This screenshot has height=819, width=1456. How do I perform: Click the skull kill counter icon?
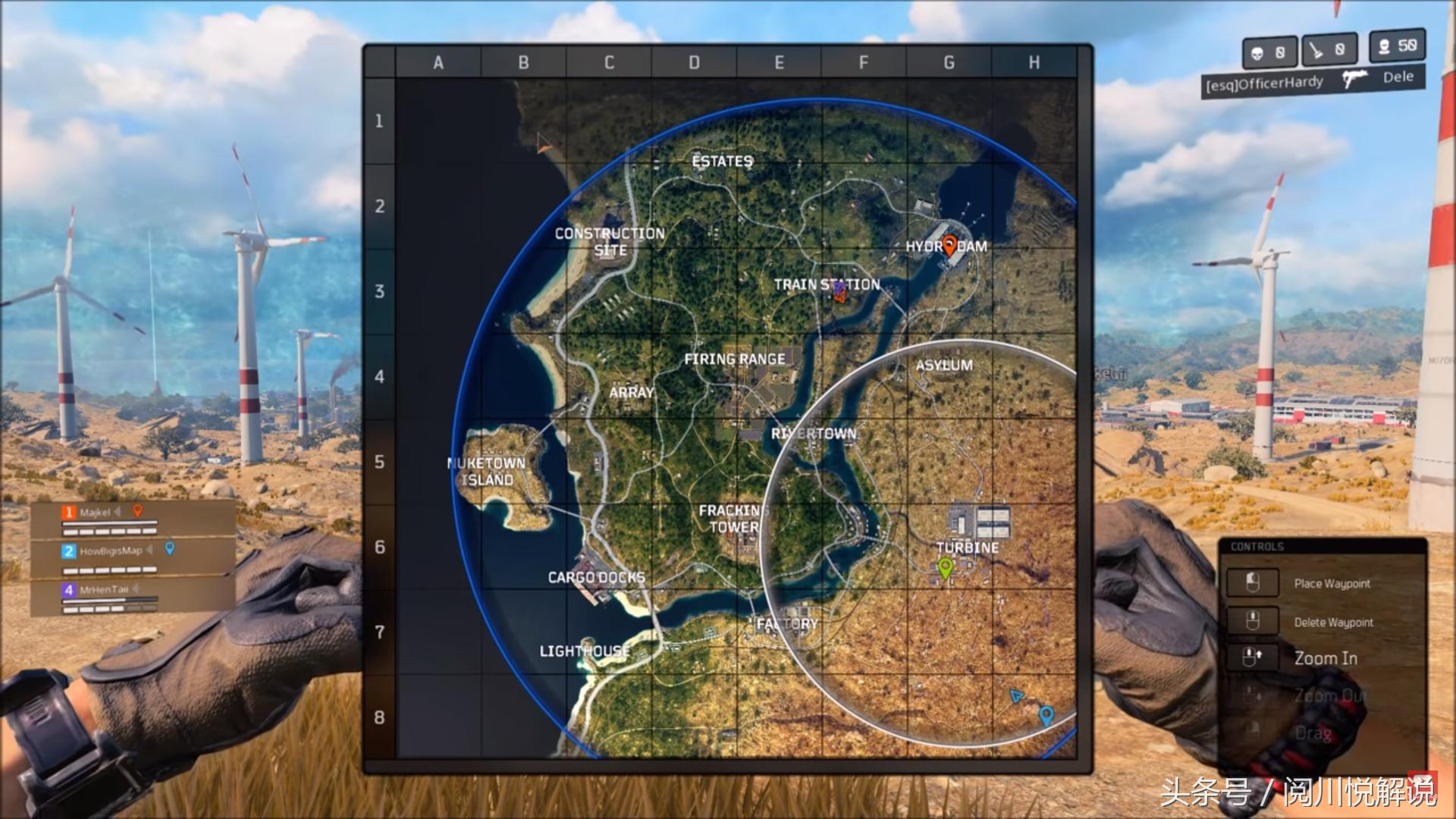tap(1257, 51)
